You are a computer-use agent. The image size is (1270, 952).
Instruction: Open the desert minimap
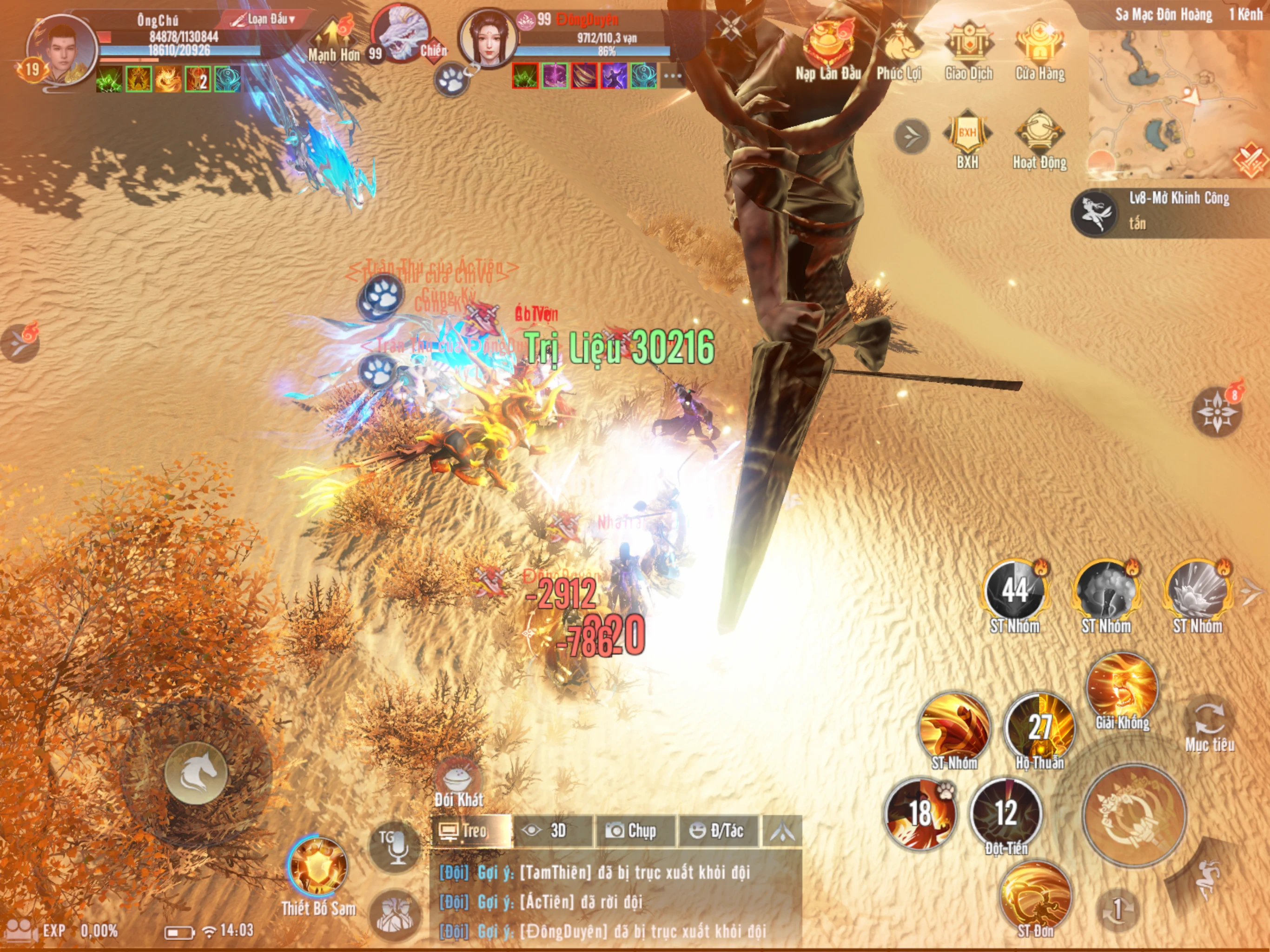pyautogui.click(x=1177, y=103)
